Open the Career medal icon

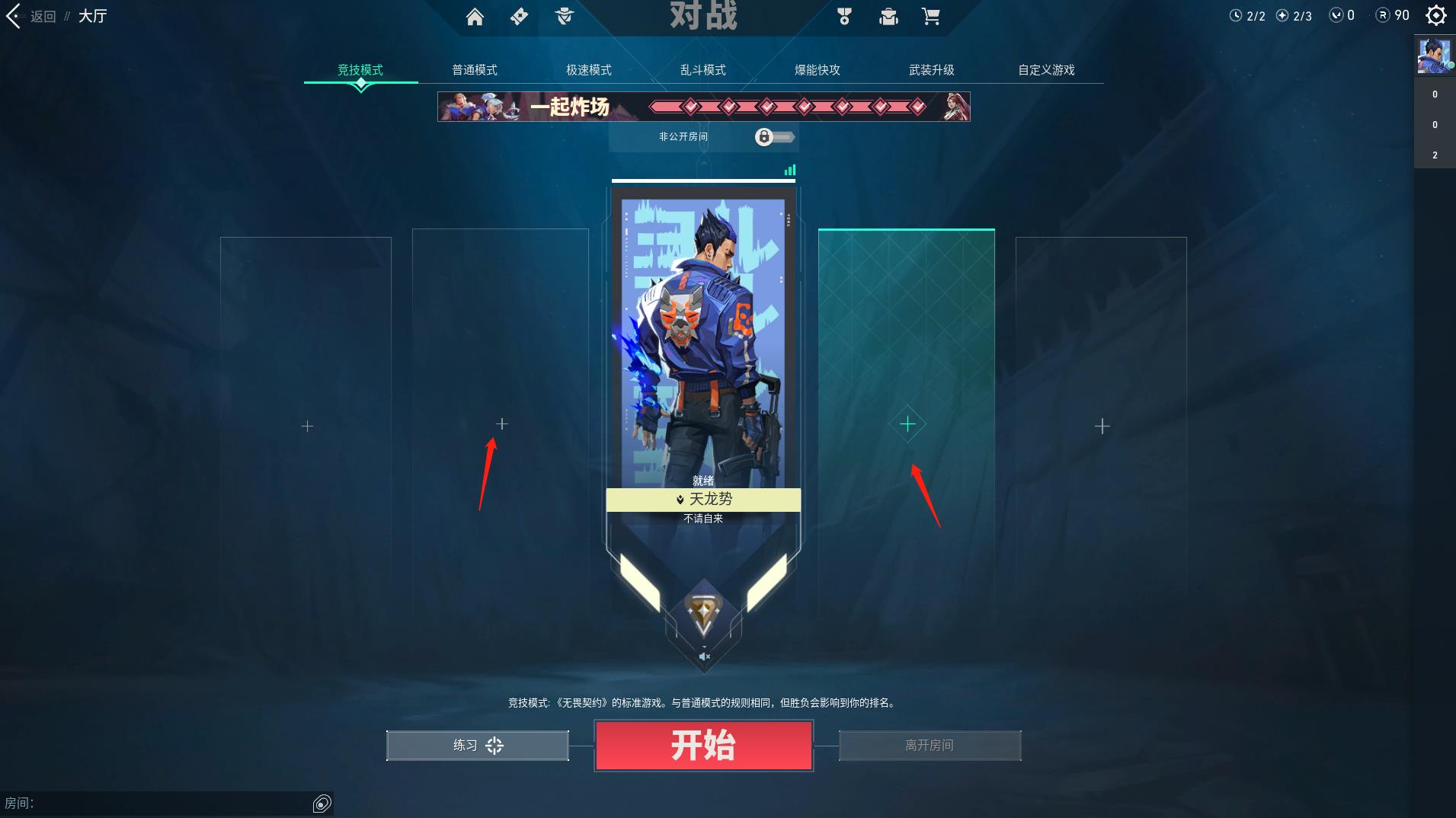click(x=843, y=16)
